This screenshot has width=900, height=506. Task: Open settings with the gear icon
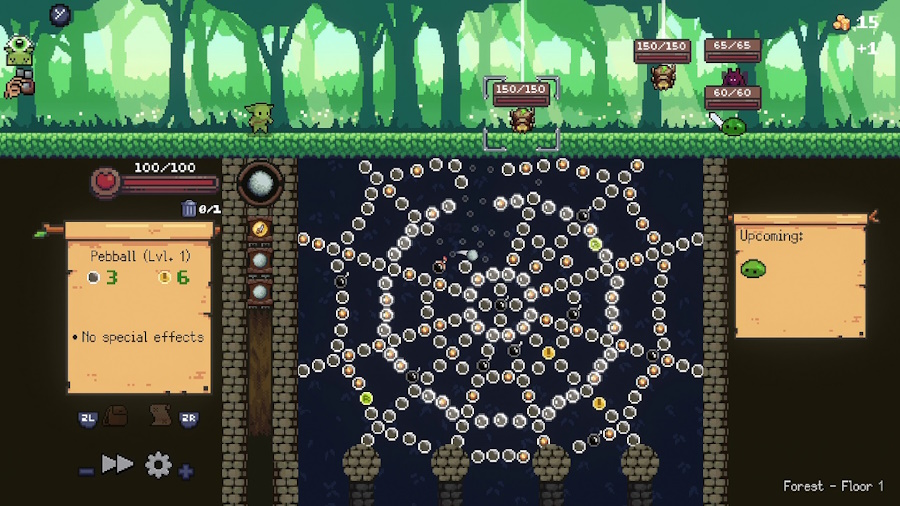(158, 464)
